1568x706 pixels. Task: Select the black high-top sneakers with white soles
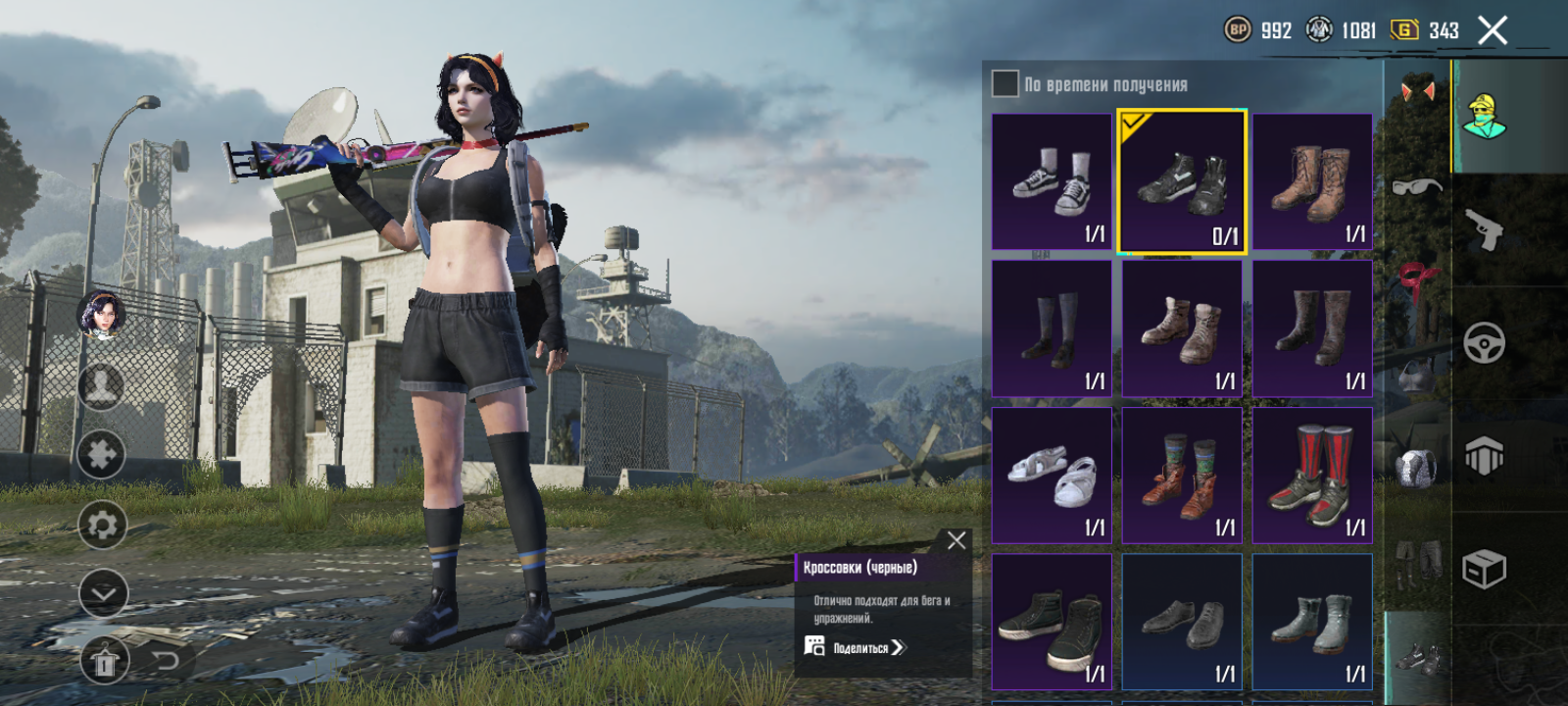click(1052, 622)
